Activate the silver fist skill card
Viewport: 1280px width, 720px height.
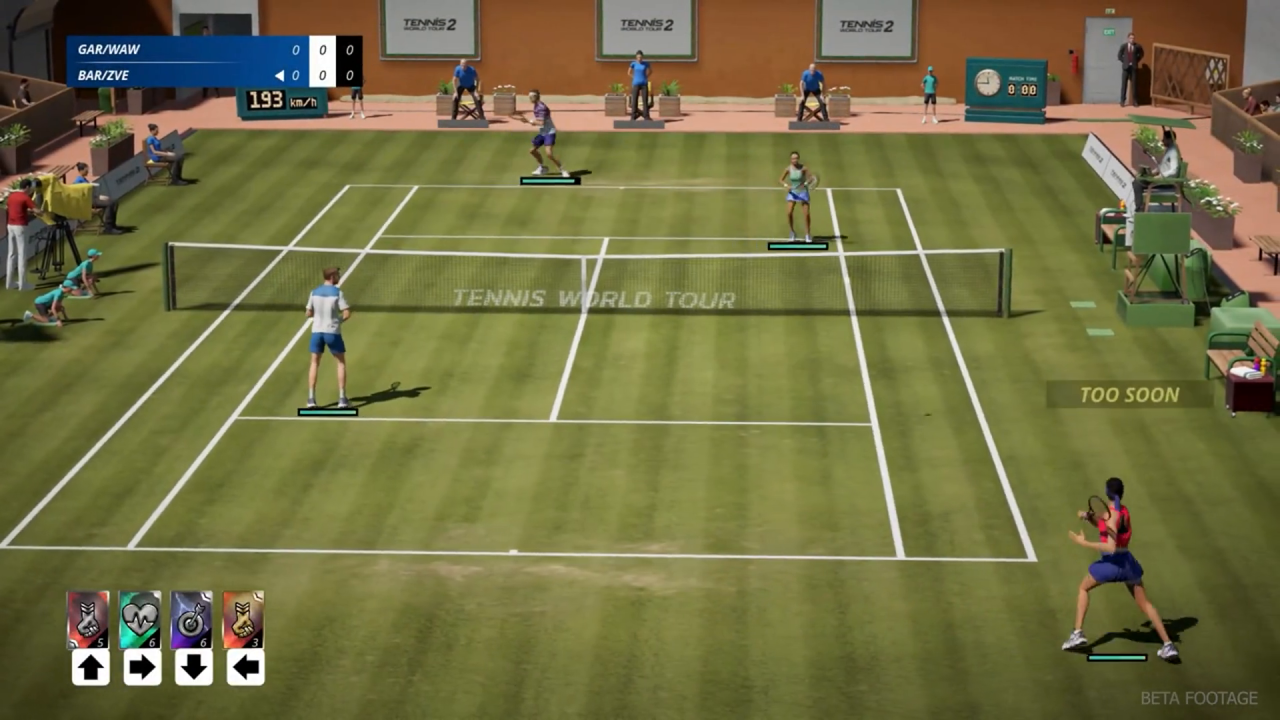(x=88, y=620)
